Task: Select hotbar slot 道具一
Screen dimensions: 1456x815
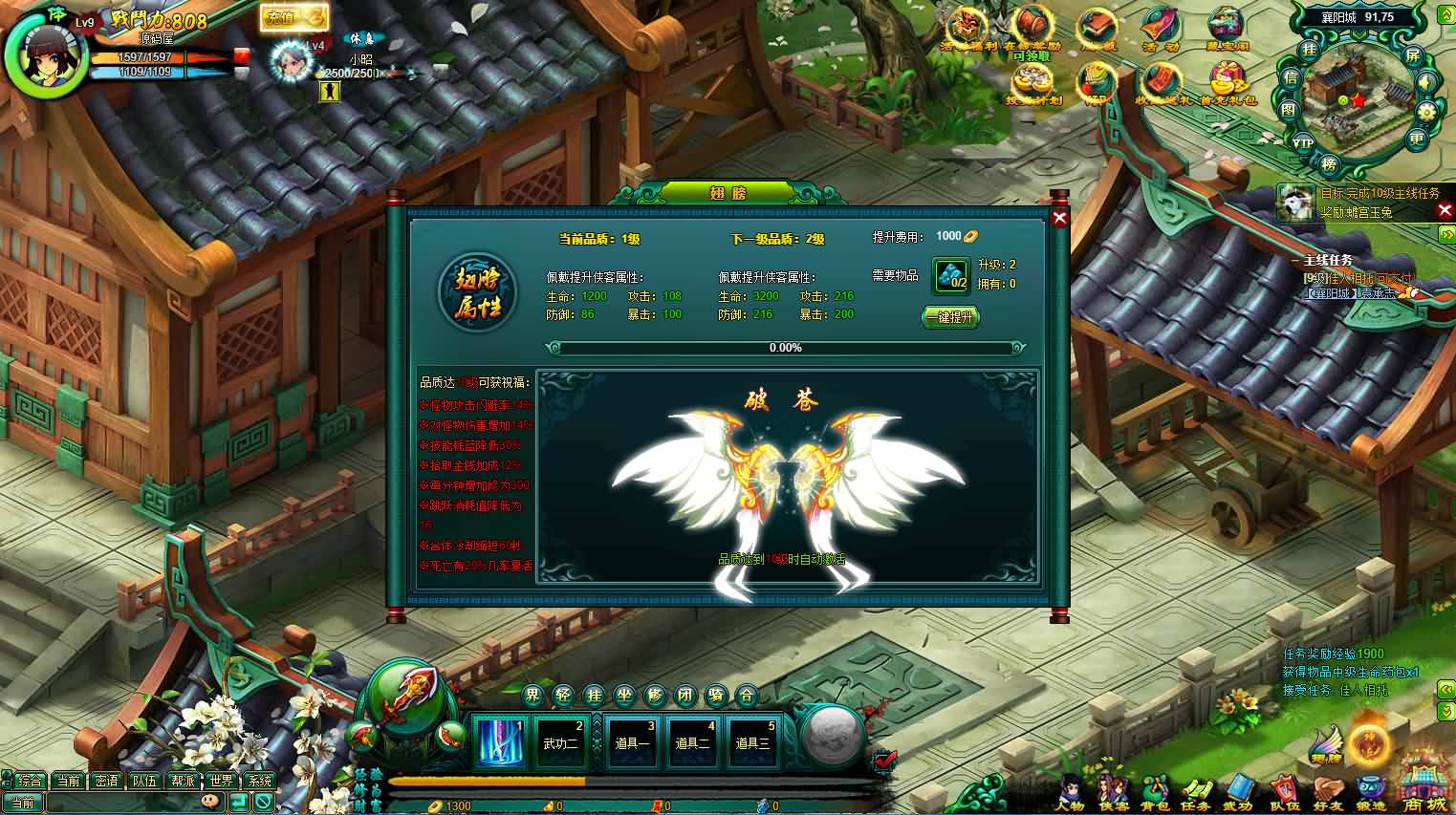Action: 632,741
